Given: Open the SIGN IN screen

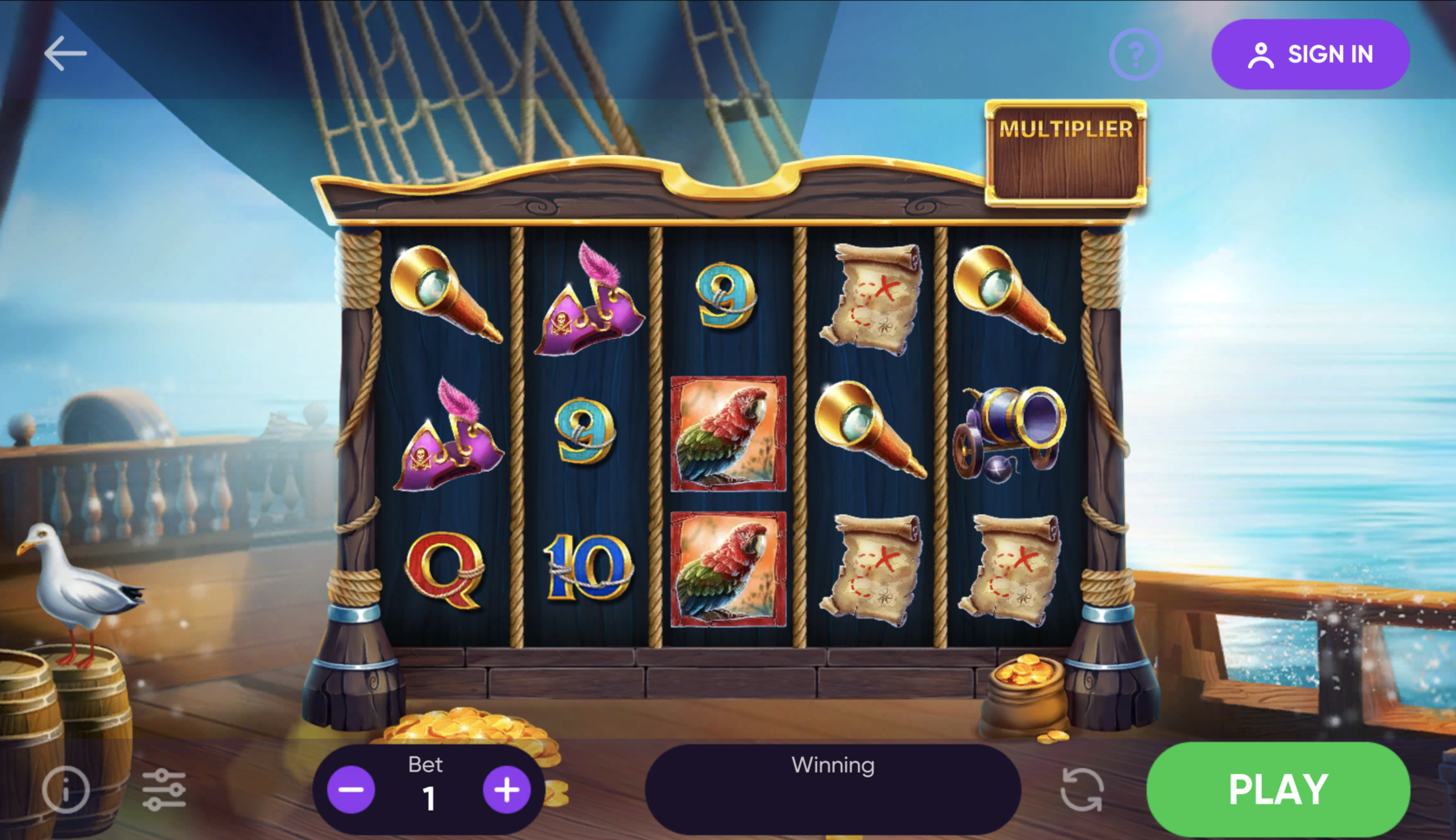Looking at the screenshot, I should (x=1310, y=54).
